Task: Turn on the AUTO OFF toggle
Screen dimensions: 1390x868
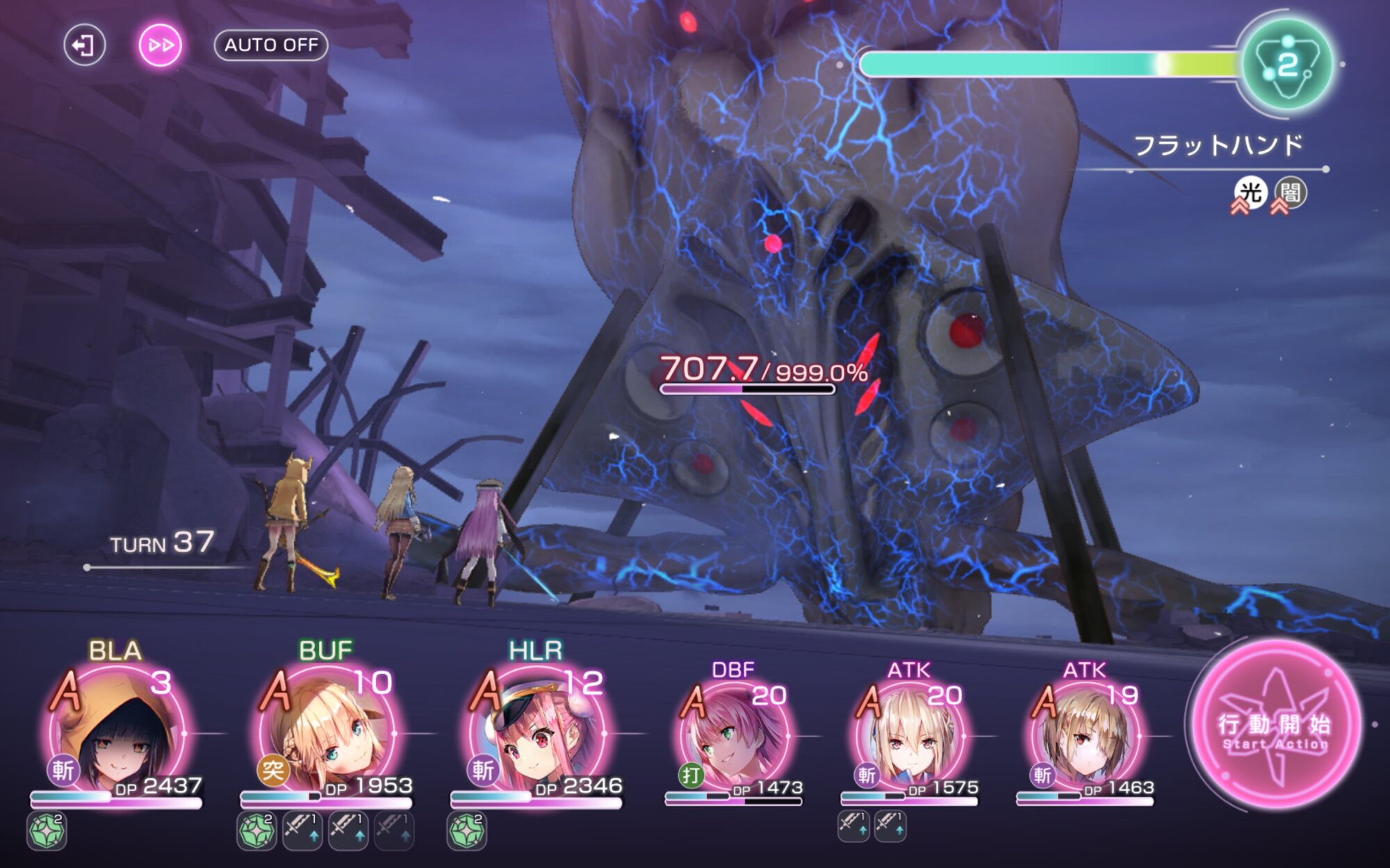Action: (x=271, y=45)
